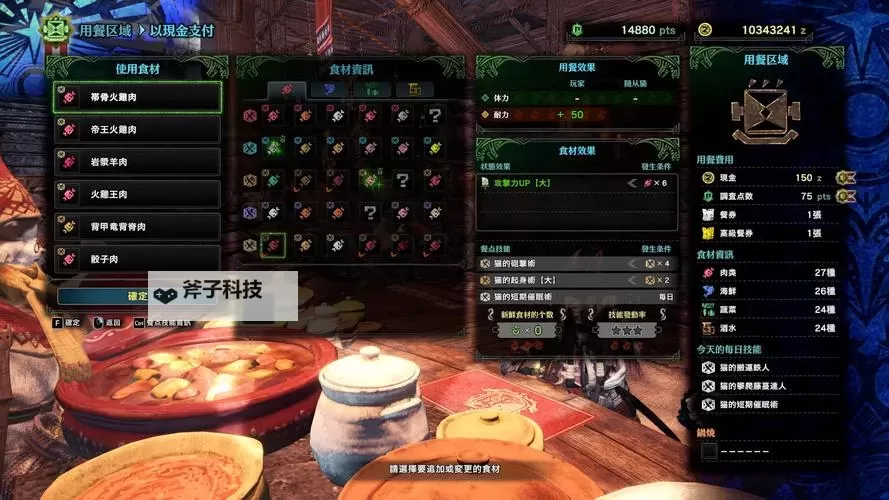Viewport: 889px width, 500px height.
Task: Open the seafood (fish) ingredient tab
Action: tap(329, 90)
